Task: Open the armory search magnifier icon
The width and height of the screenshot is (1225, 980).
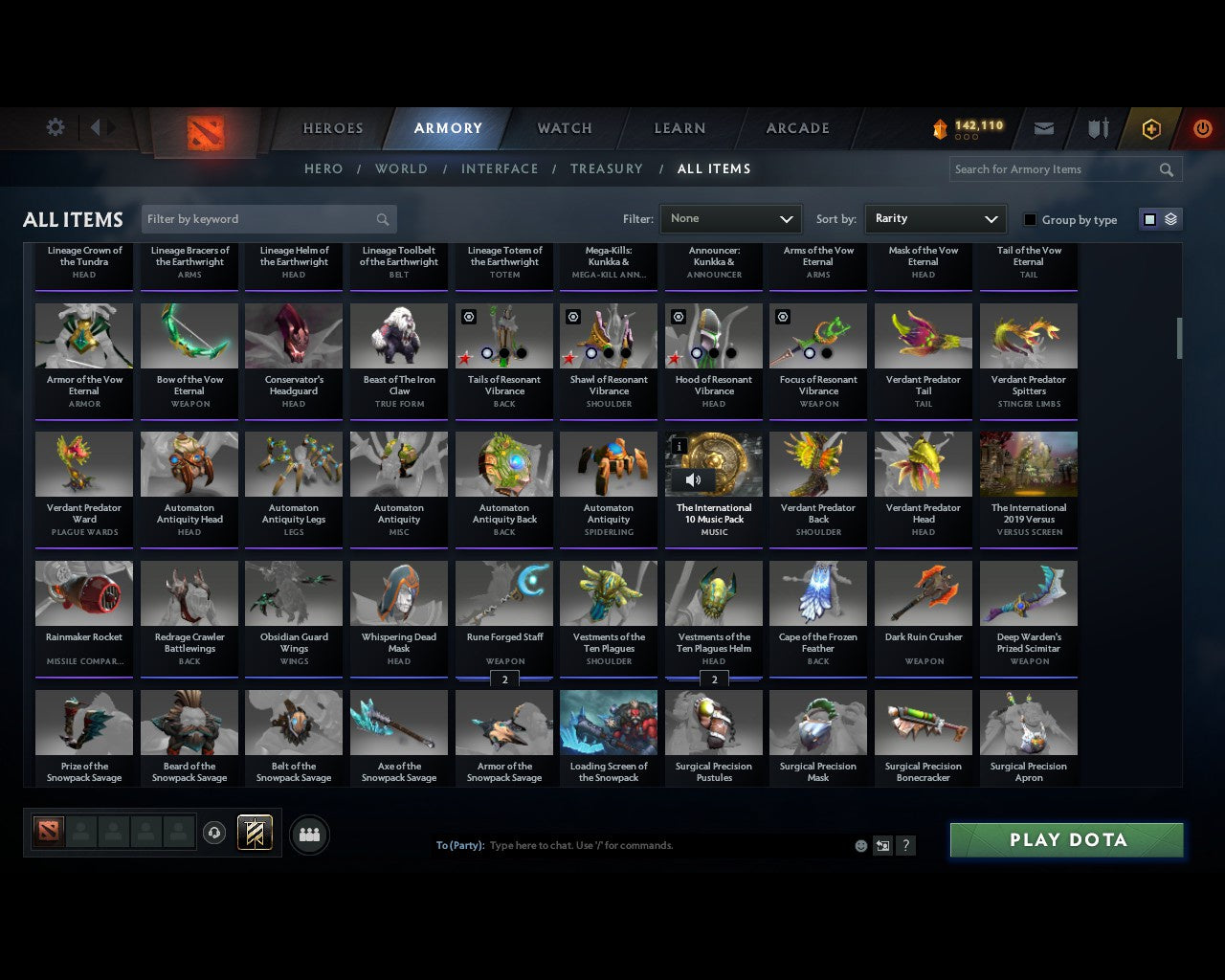Action: click(x=1166, y=169)
